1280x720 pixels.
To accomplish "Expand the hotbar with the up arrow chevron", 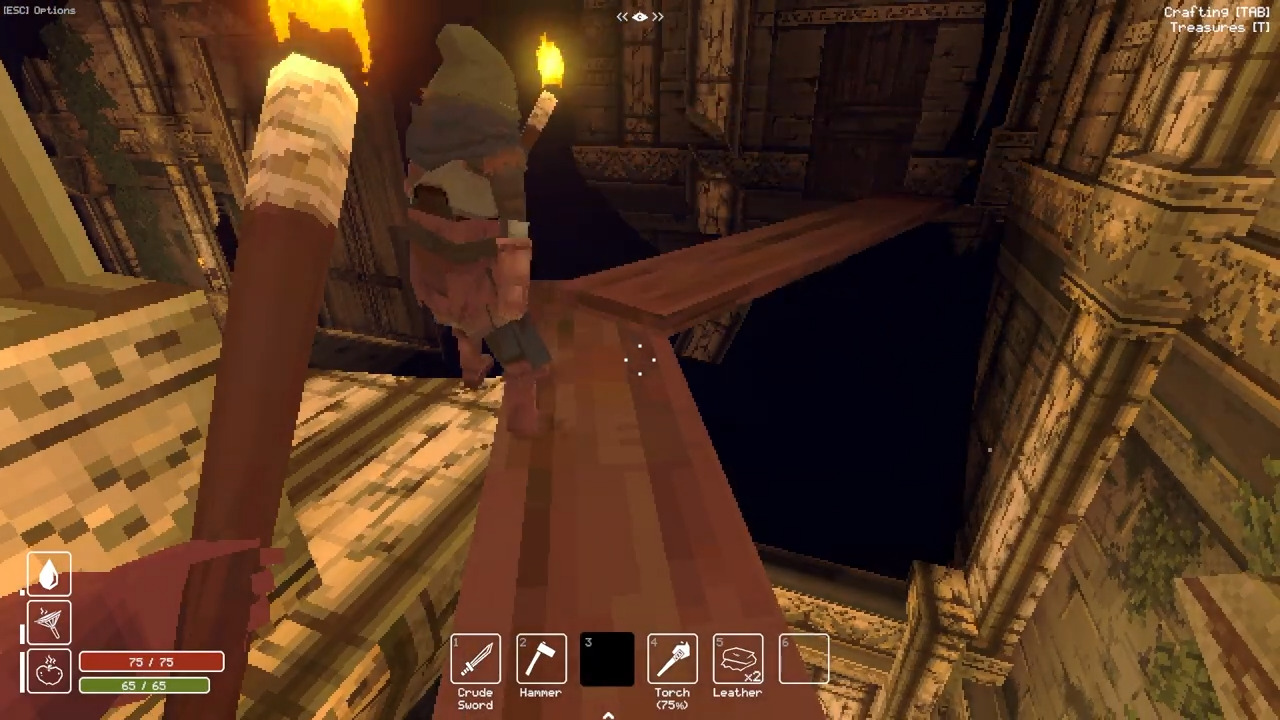I will (608, 714).
